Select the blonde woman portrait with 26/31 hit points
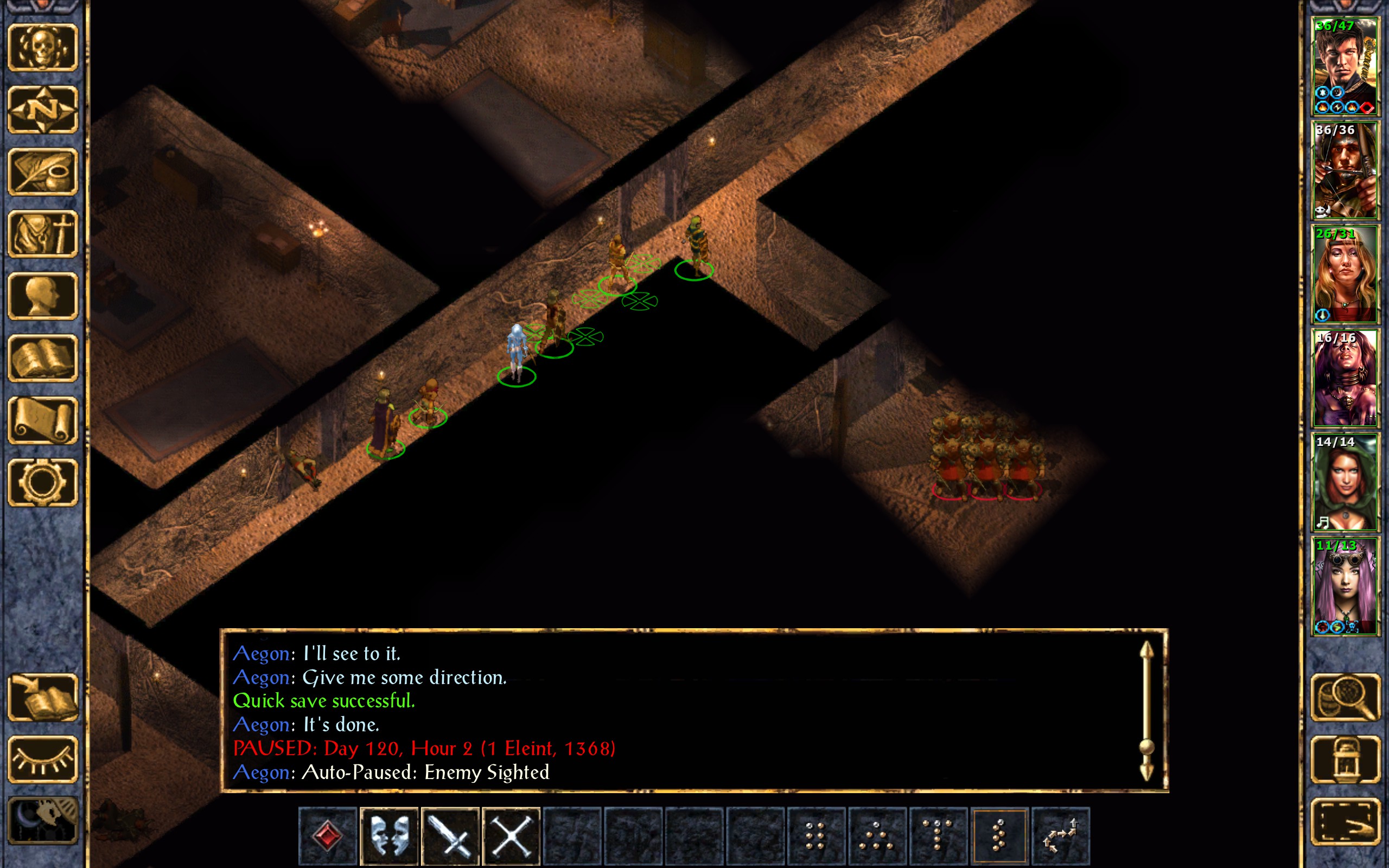The width and height of the screenshot is (1389, 868). coord(1345,275)
